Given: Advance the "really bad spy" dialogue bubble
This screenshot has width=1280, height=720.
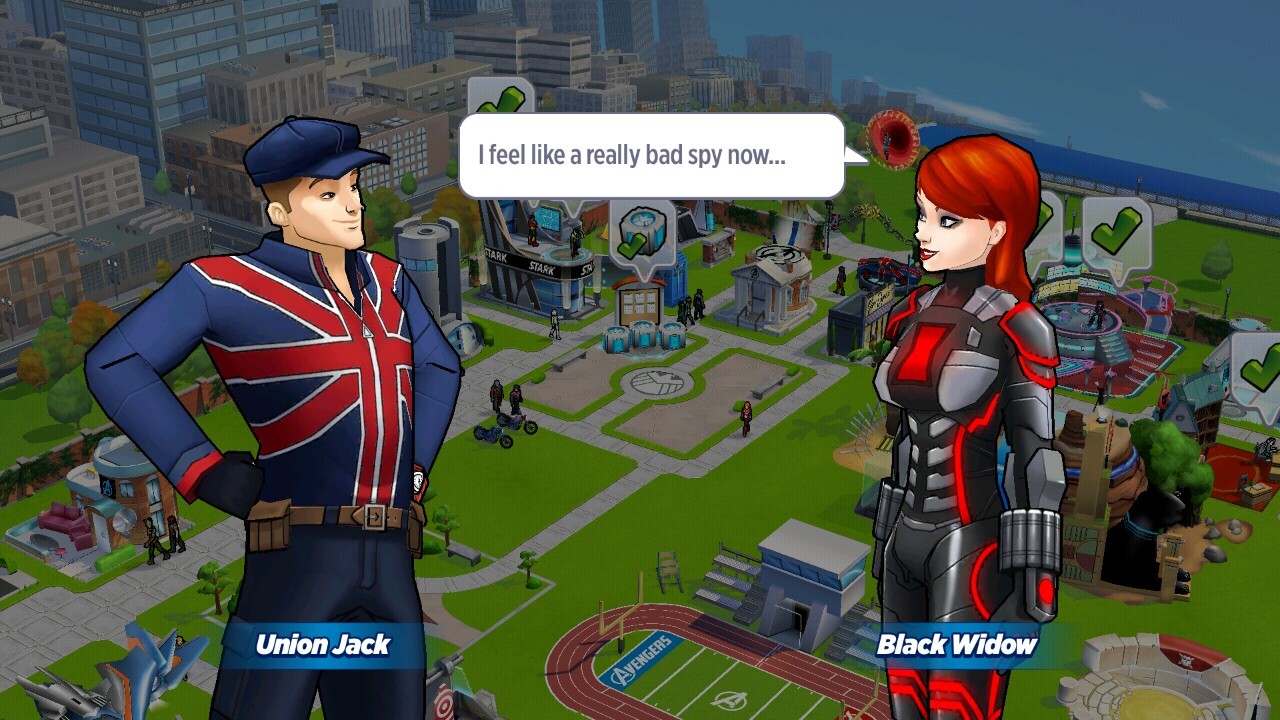Looking at the screenshot, I should click(x=651, y=156).
